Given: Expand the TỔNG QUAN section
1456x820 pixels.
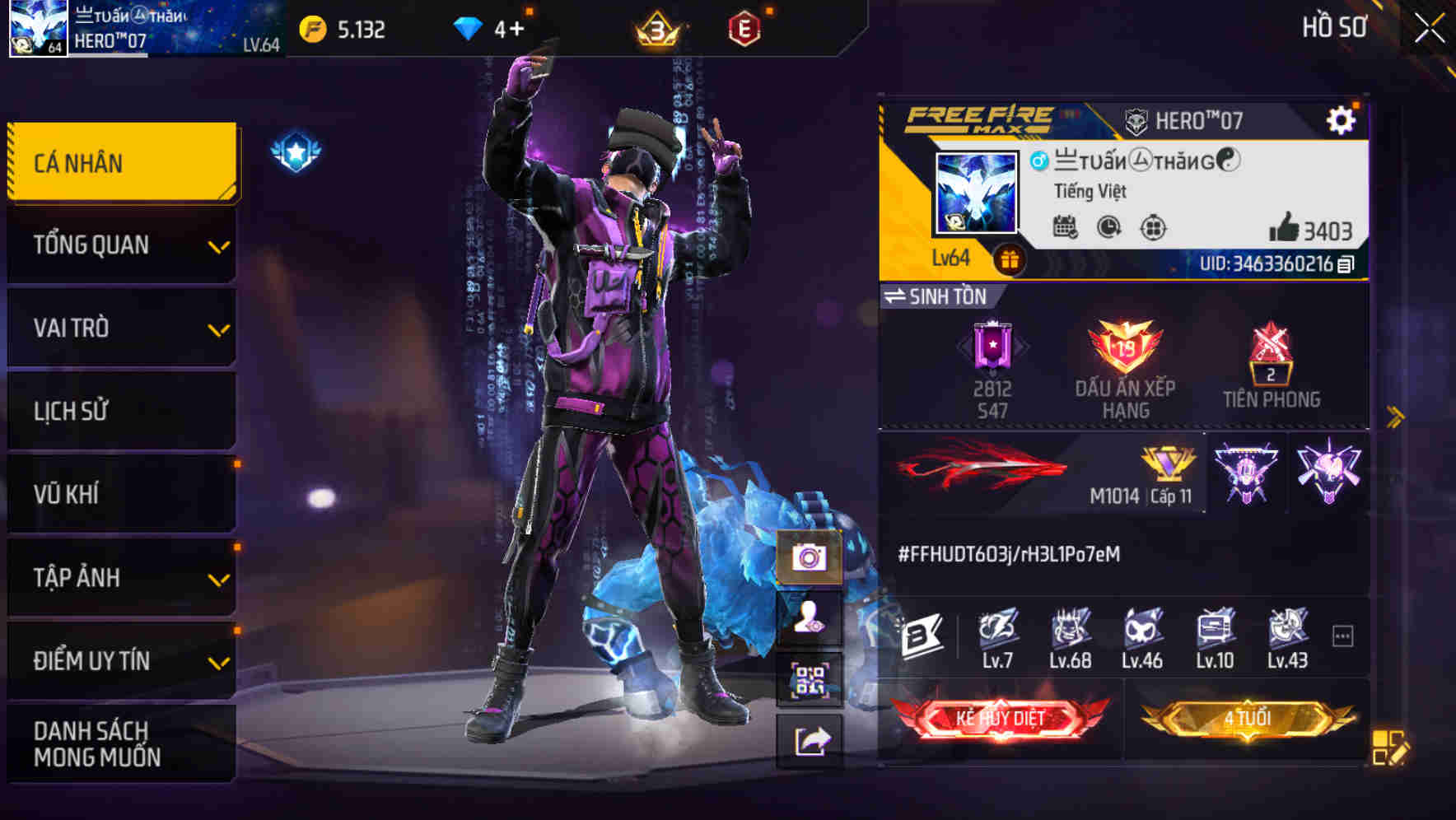Looking at the screenshot, I should pyautogui.click(x=120, y=245).
